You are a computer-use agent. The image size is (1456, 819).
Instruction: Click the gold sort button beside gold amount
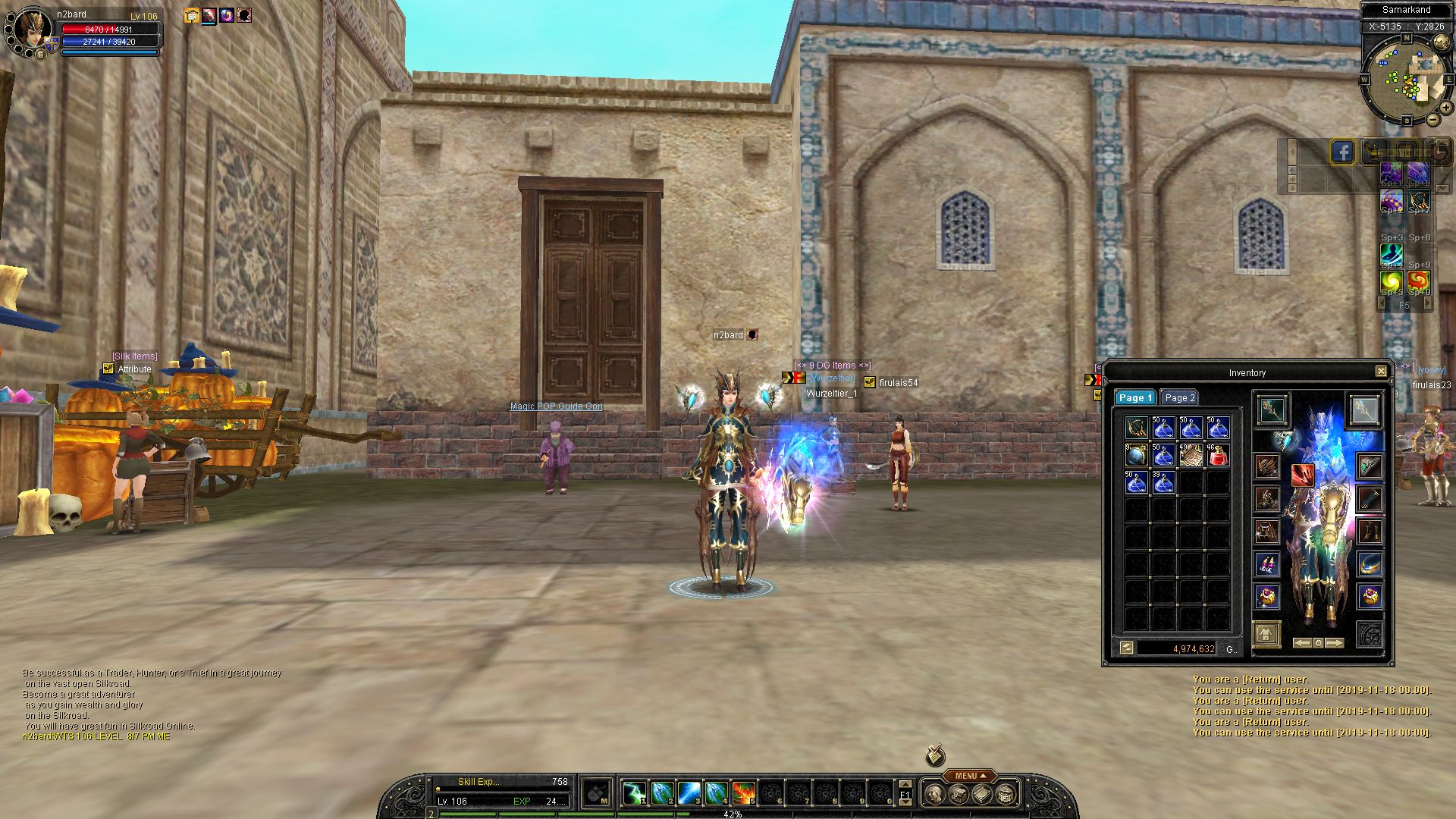pyautogui.click(x=1126, y=648)
